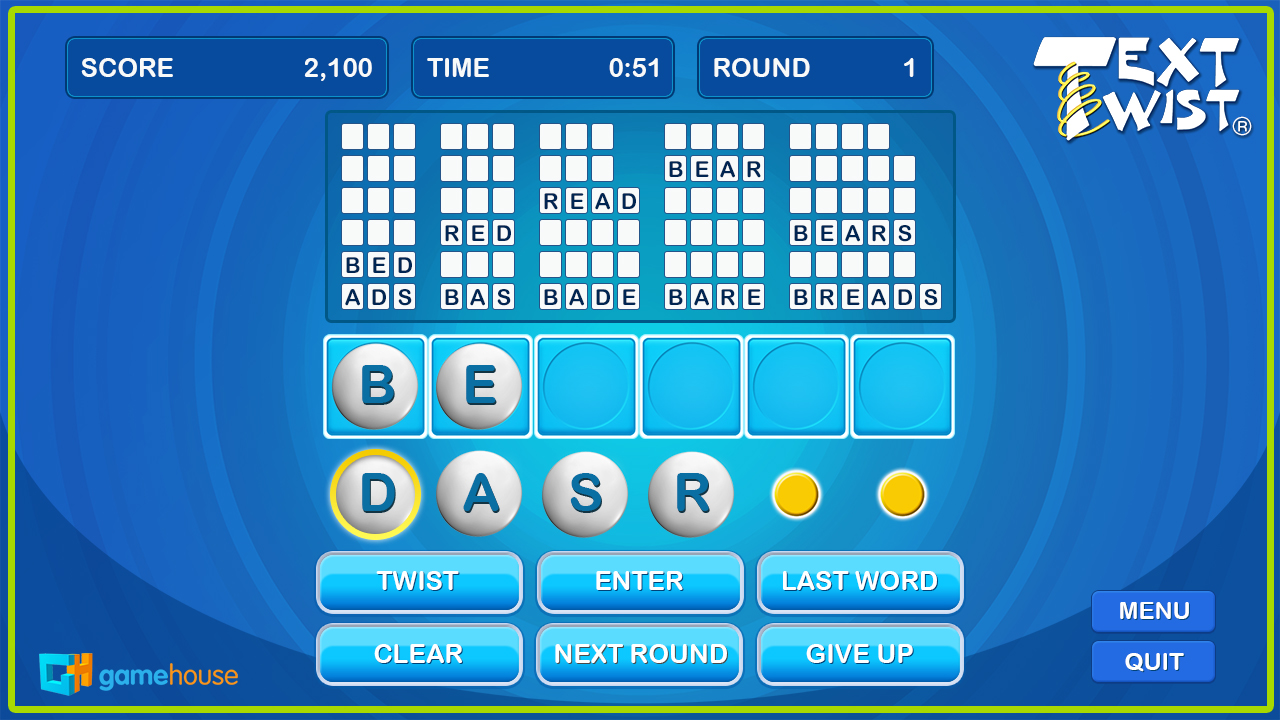Select the letter ball S
This screenshot has height=720, width=1280.
(584, 493)
